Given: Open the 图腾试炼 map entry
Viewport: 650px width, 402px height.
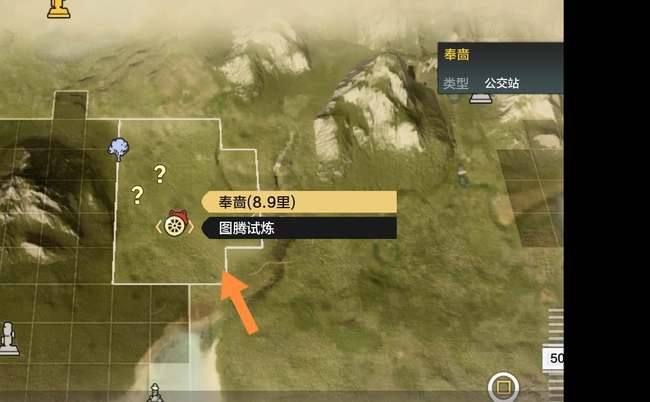Looking at the screenshot, I should click(x=299, y=229).
